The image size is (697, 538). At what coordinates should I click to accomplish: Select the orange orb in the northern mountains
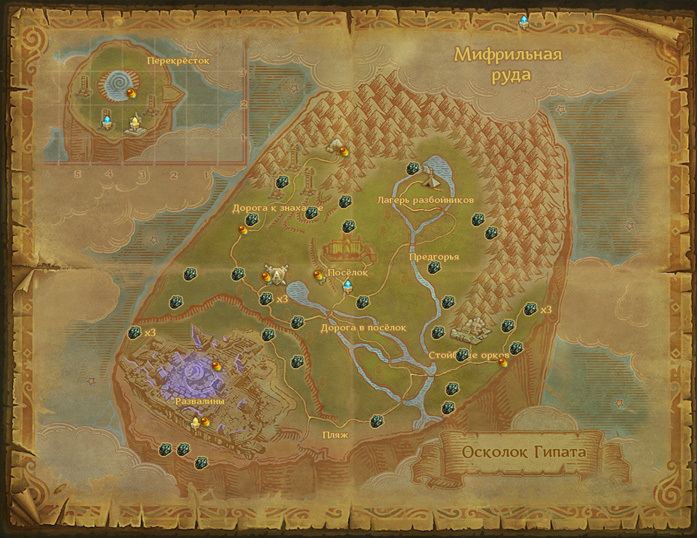(x=345, y=152)
